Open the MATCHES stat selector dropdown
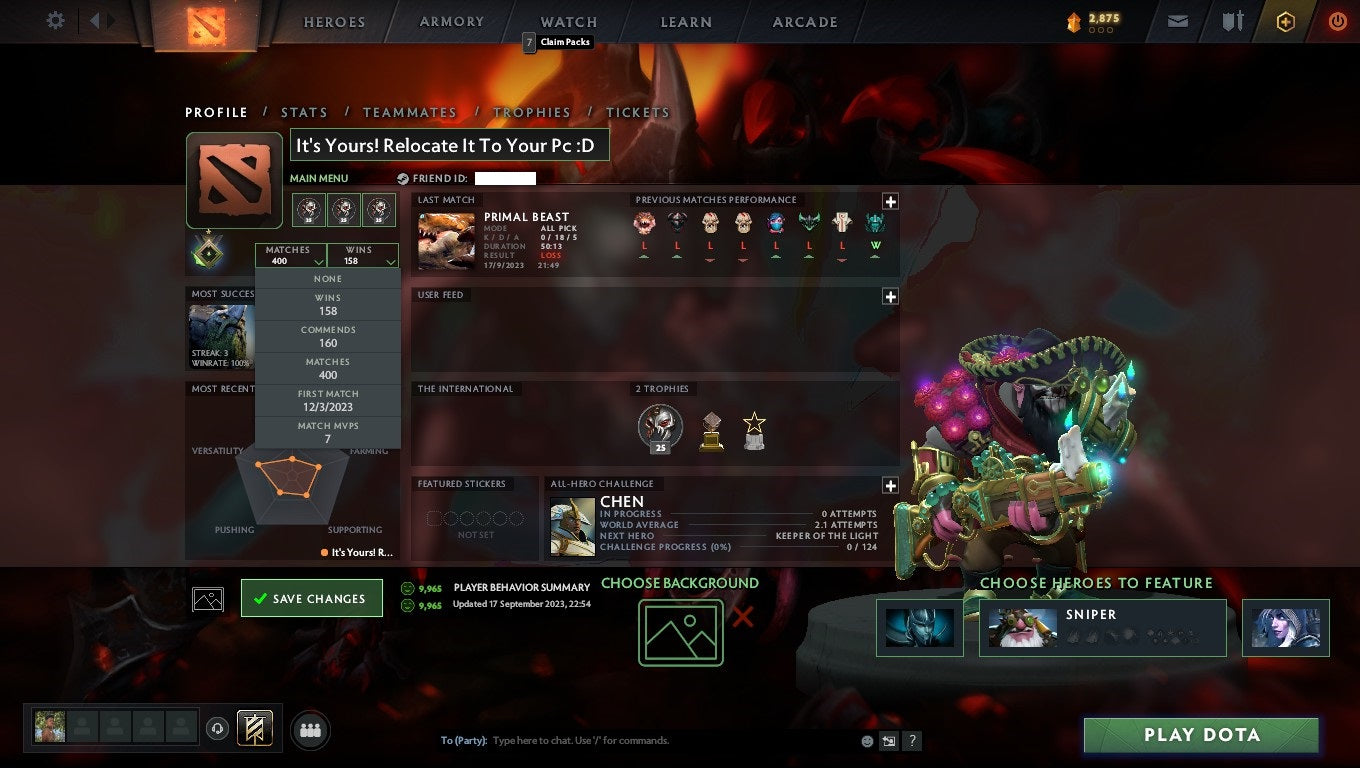Viewport: 1360px width, 768px height. pos(292,255)
